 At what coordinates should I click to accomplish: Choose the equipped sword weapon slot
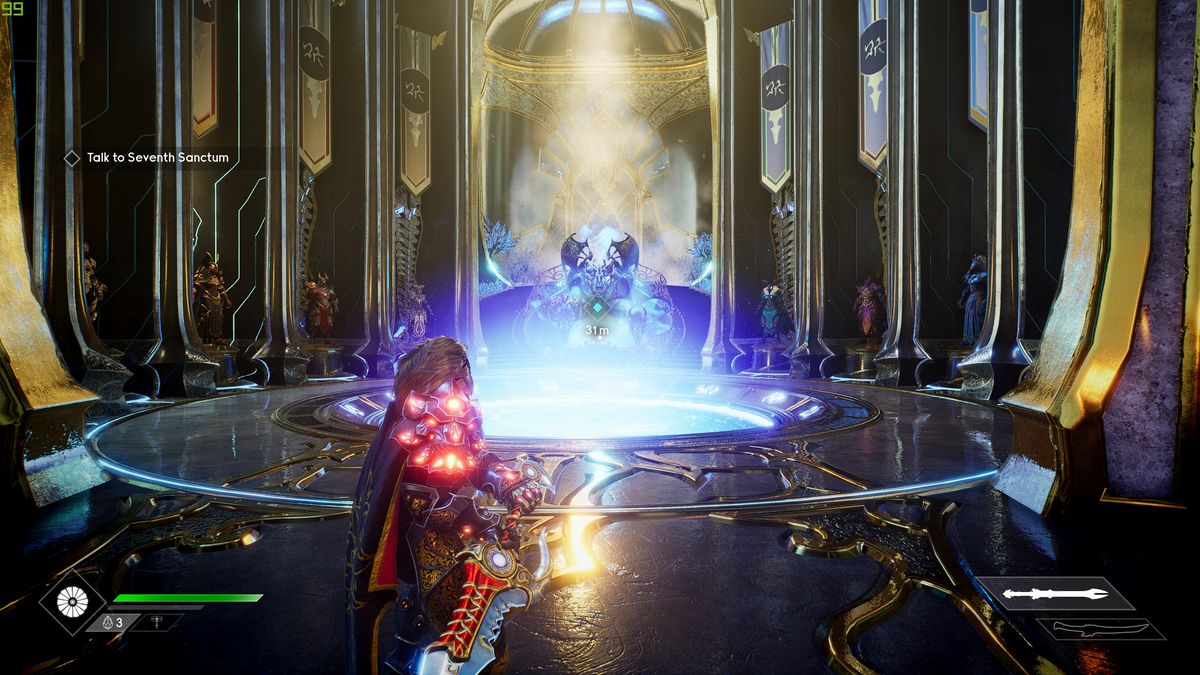[x=1056, y=594]
